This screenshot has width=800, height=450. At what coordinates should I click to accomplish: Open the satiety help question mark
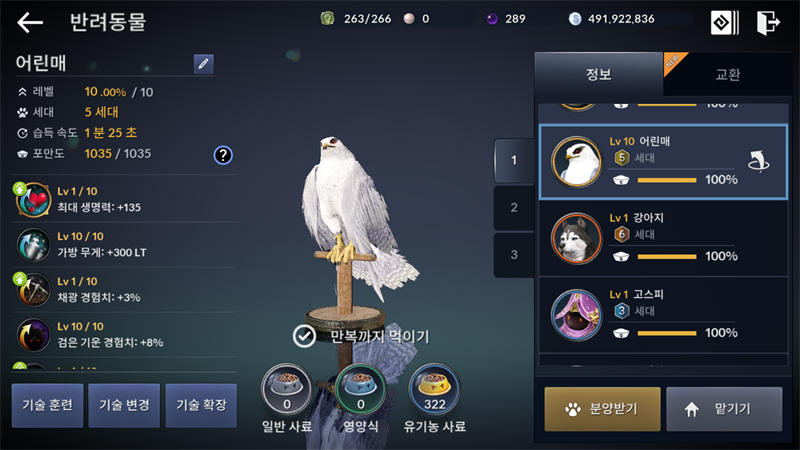223,155
